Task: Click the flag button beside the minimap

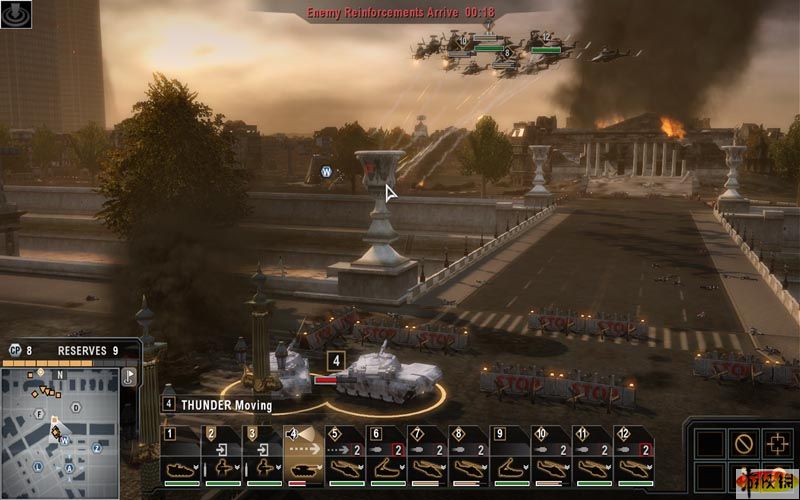Action: [x=128, y=378]
